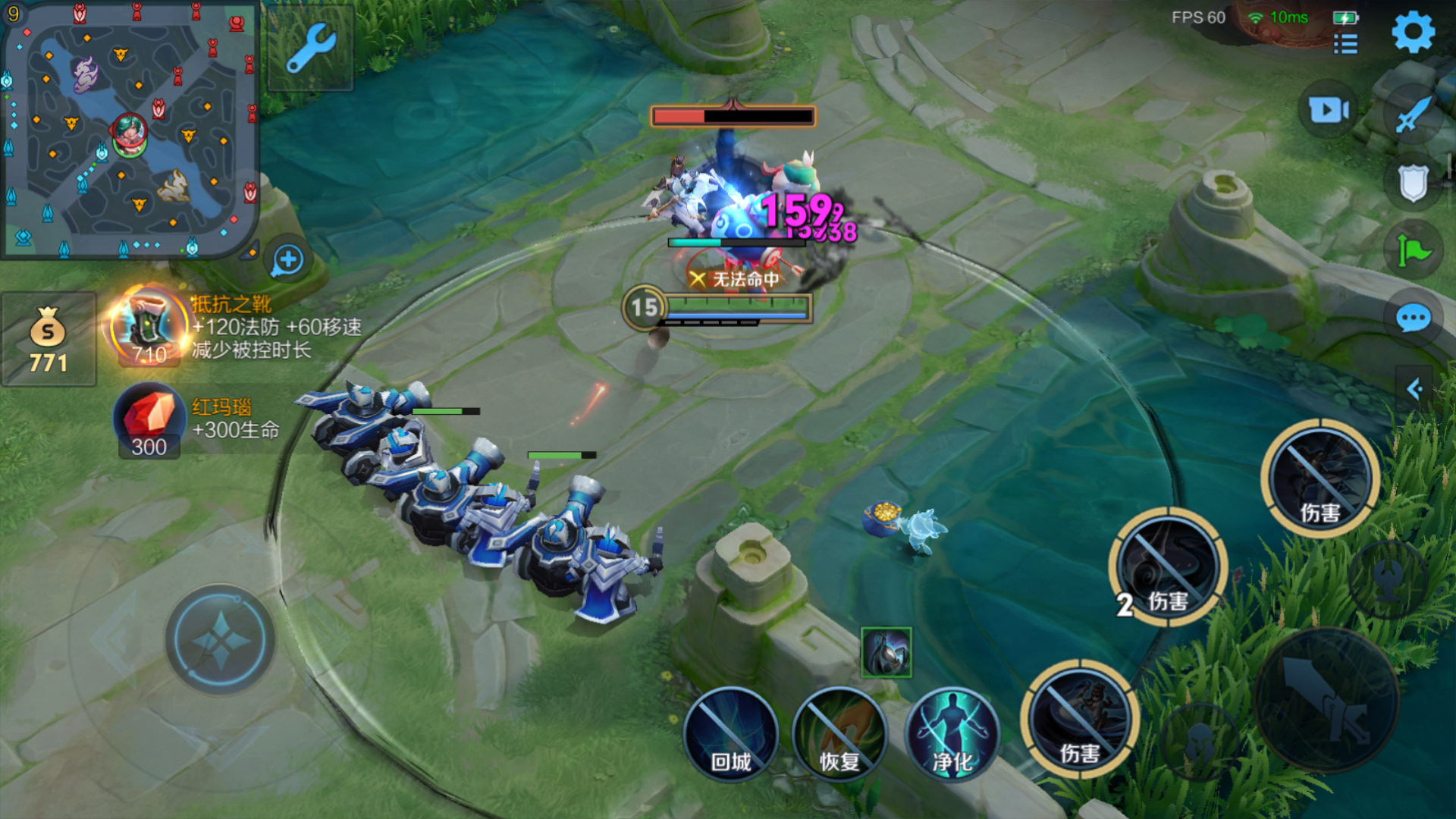
Task: Open the gear settings menu
Action: (1413, 33)
